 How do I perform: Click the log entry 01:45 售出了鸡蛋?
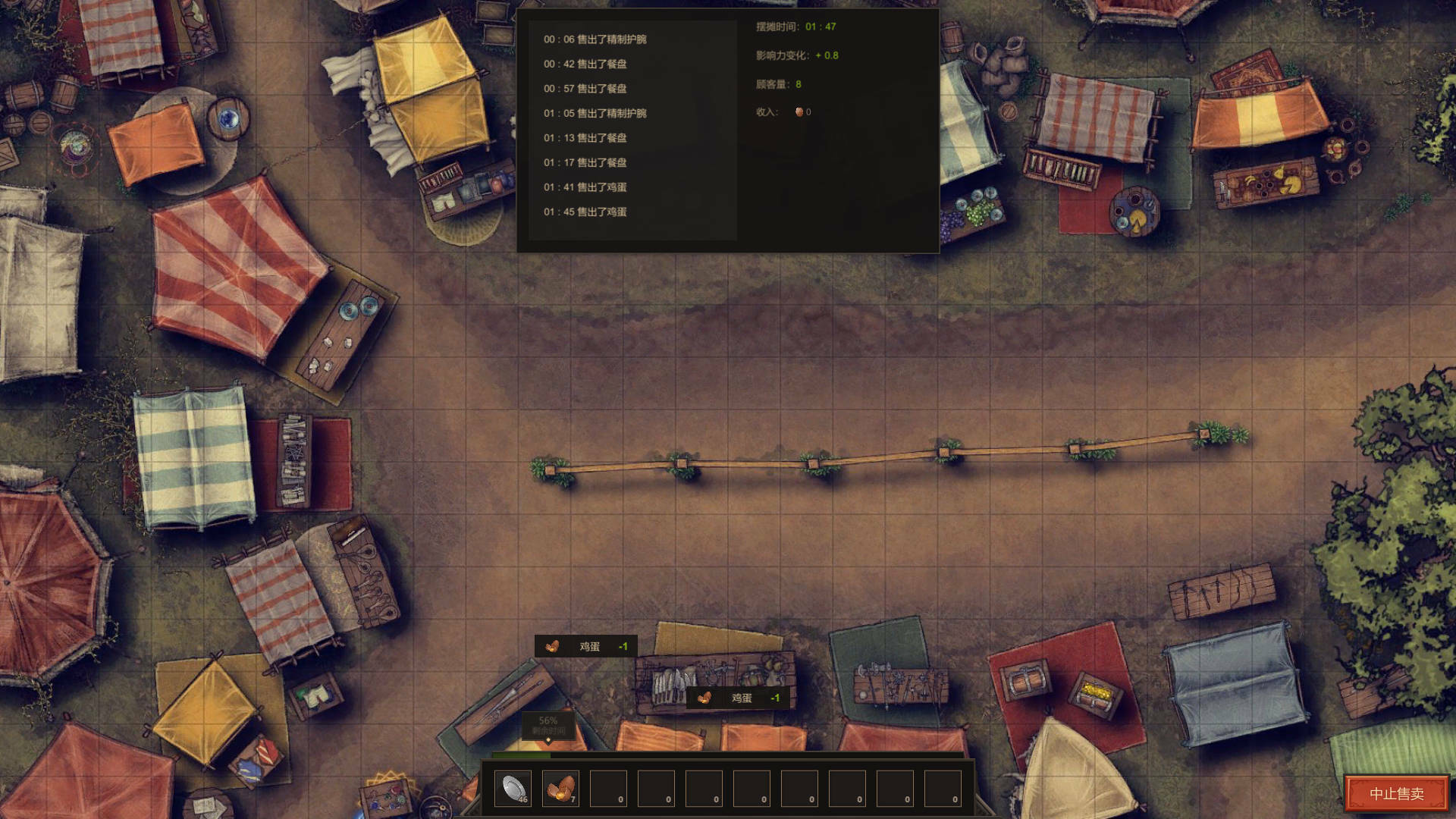pos(585,212)
